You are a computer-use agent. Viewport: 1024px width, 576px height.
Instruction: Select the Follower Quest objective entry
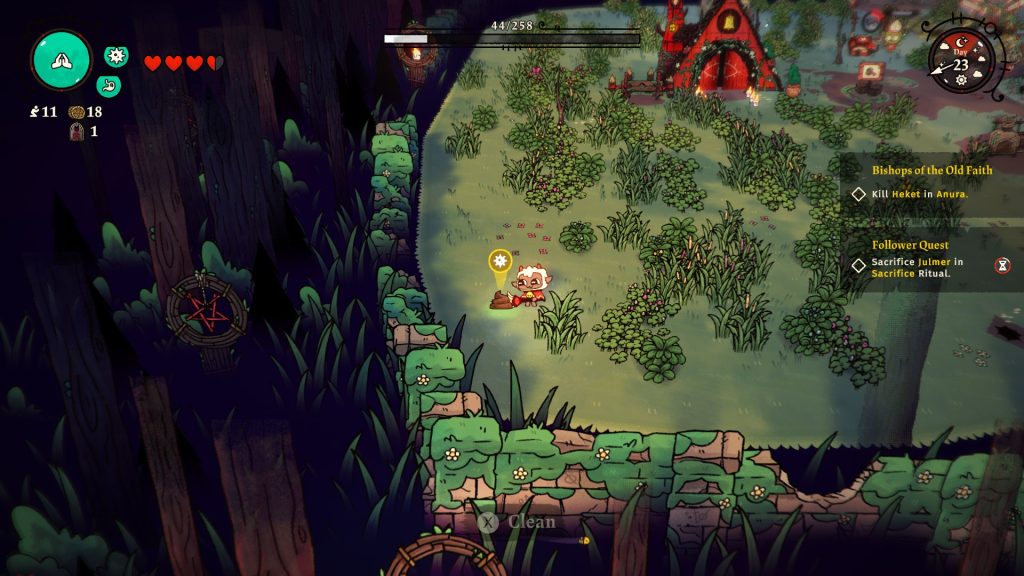(917, 268)
